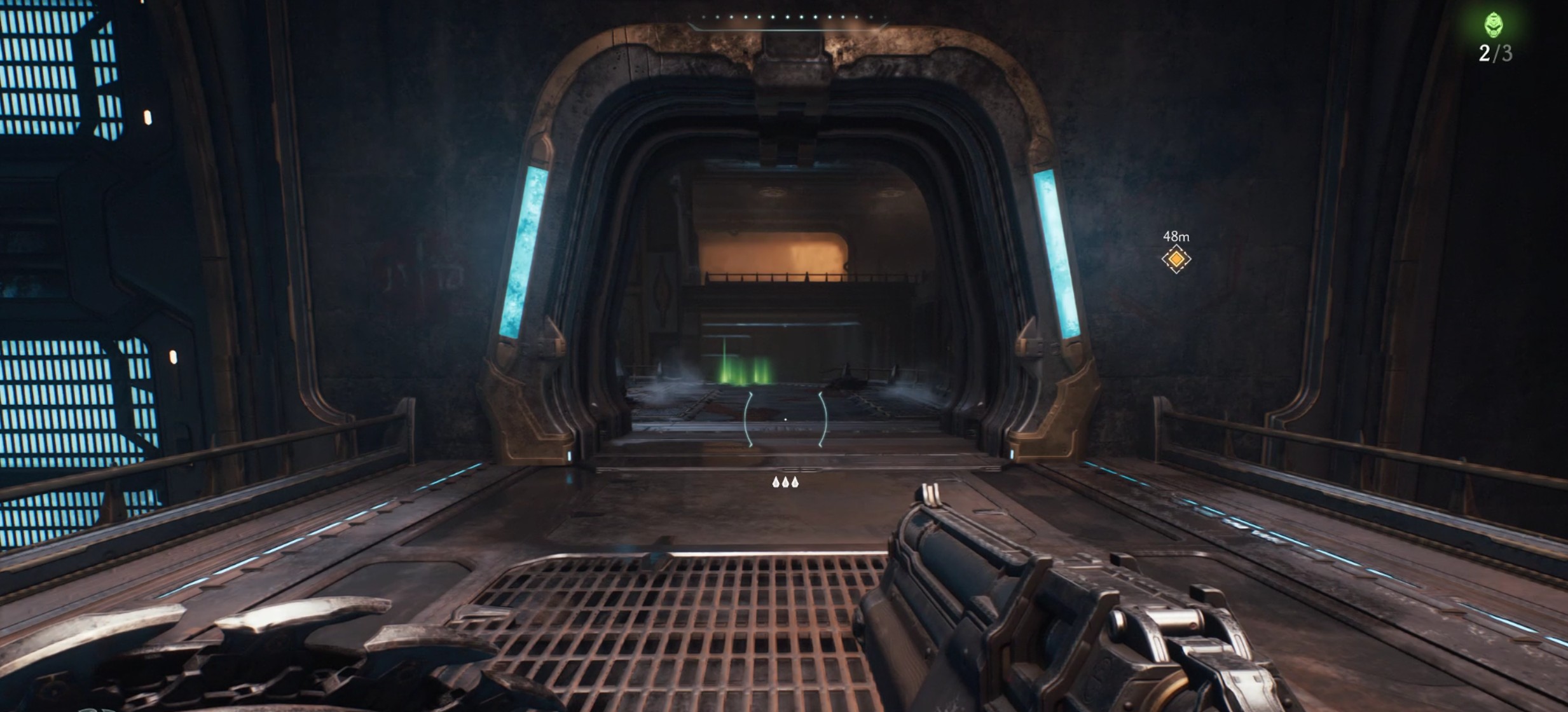Select the orange objective waypoint marker
Screen dimensions: 1568x712
point(1176,259)
